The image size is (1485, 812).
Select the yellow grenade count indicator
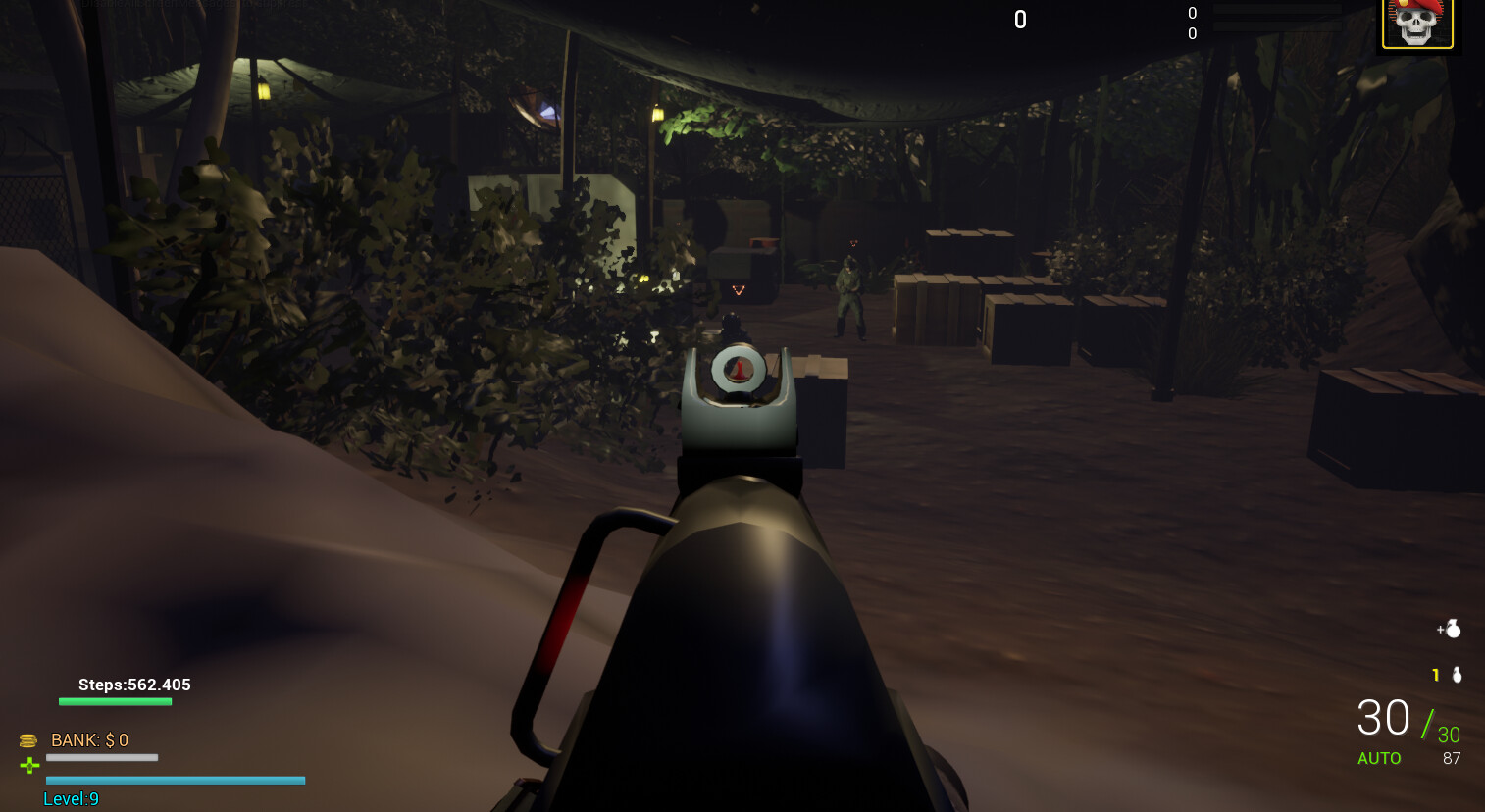(1435, 675)
